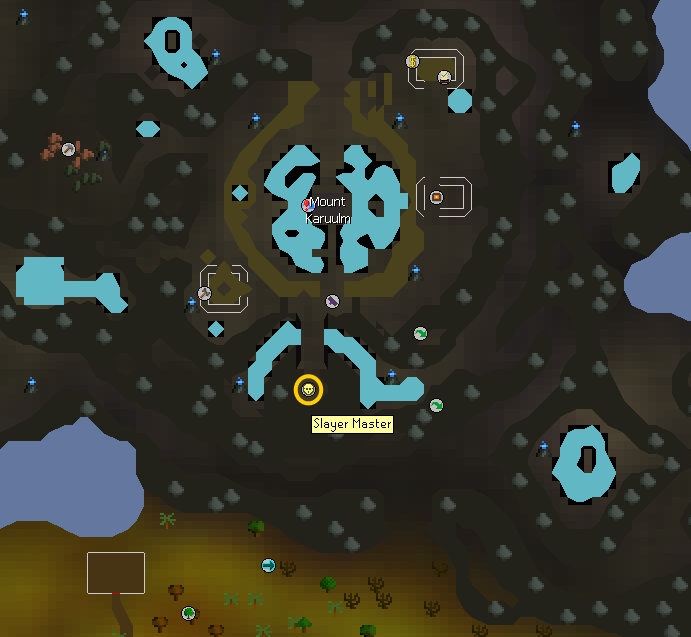This screenshot has width=691, height=637.
Task: Click the cyan arrow transport icon
Action: pyautogui.click(x=268, y=566)
